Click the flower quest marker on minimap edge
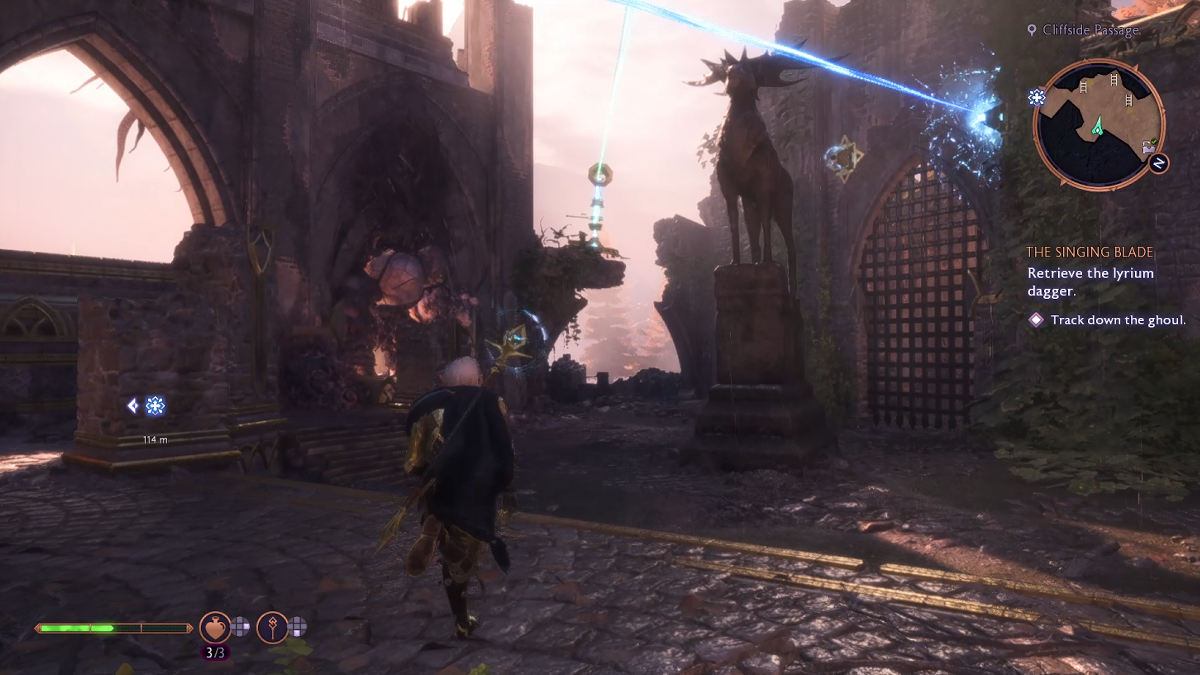Screen dimensions: 1200x675 (1037, 97)
